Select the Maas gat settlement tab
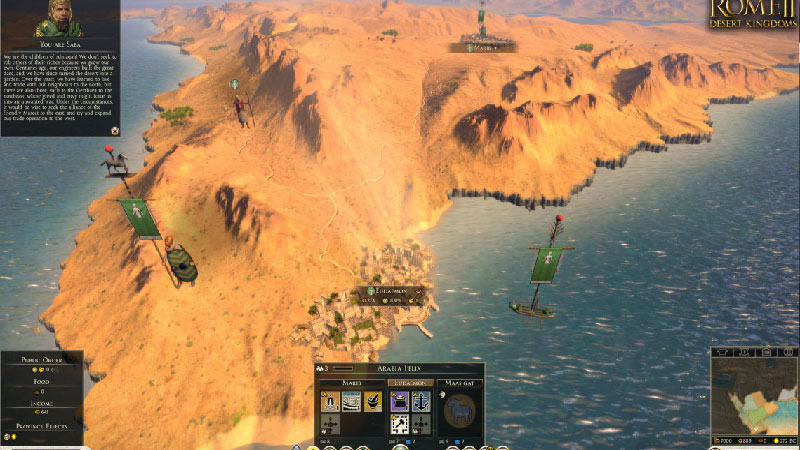The width and height of the screenshot is (800, 450). (x=459, y=382)
